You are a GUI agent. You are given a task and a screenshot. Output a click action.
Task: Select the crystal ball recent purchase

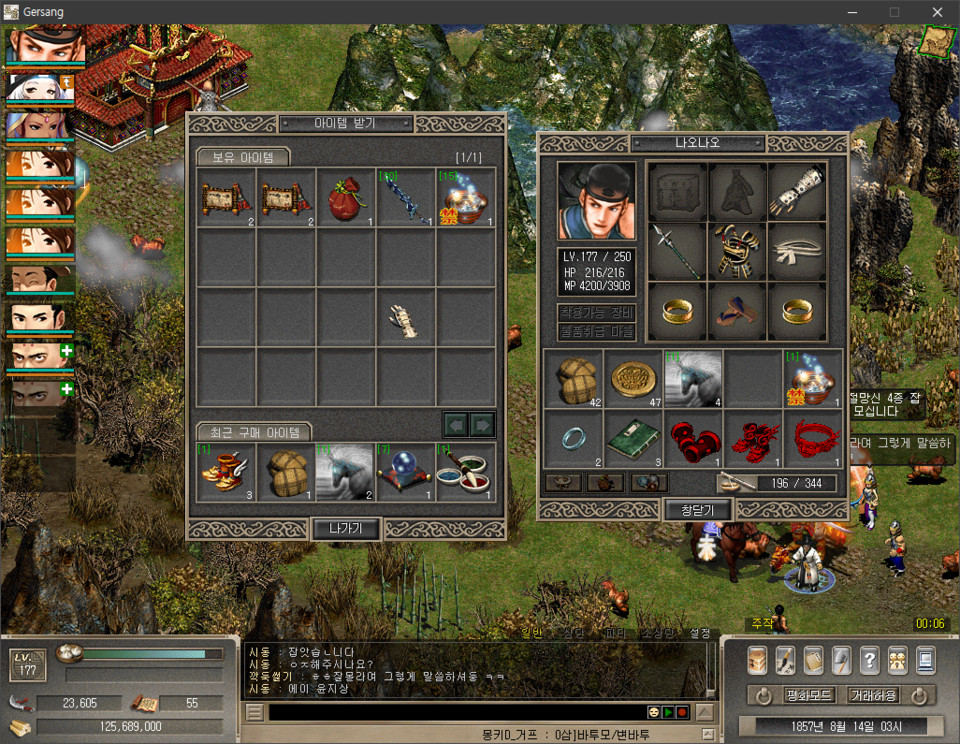tap(405, 472)
